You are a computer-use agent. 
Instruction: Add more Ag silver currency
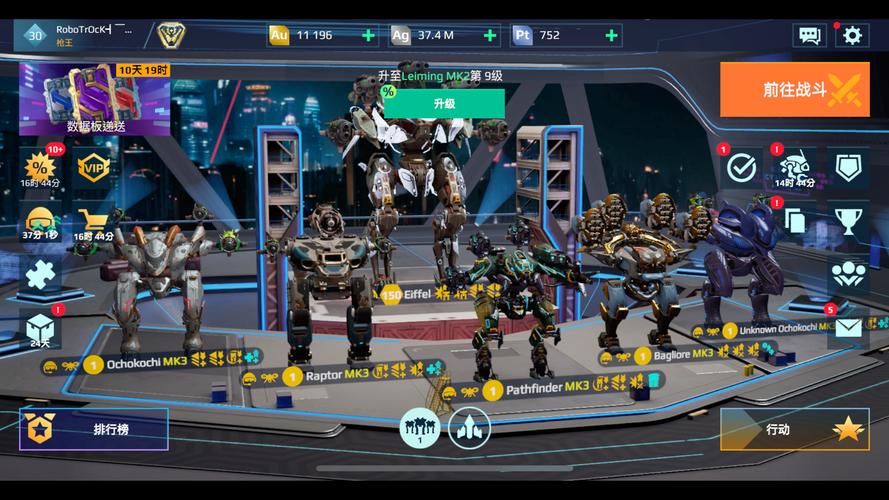[490, 35]
